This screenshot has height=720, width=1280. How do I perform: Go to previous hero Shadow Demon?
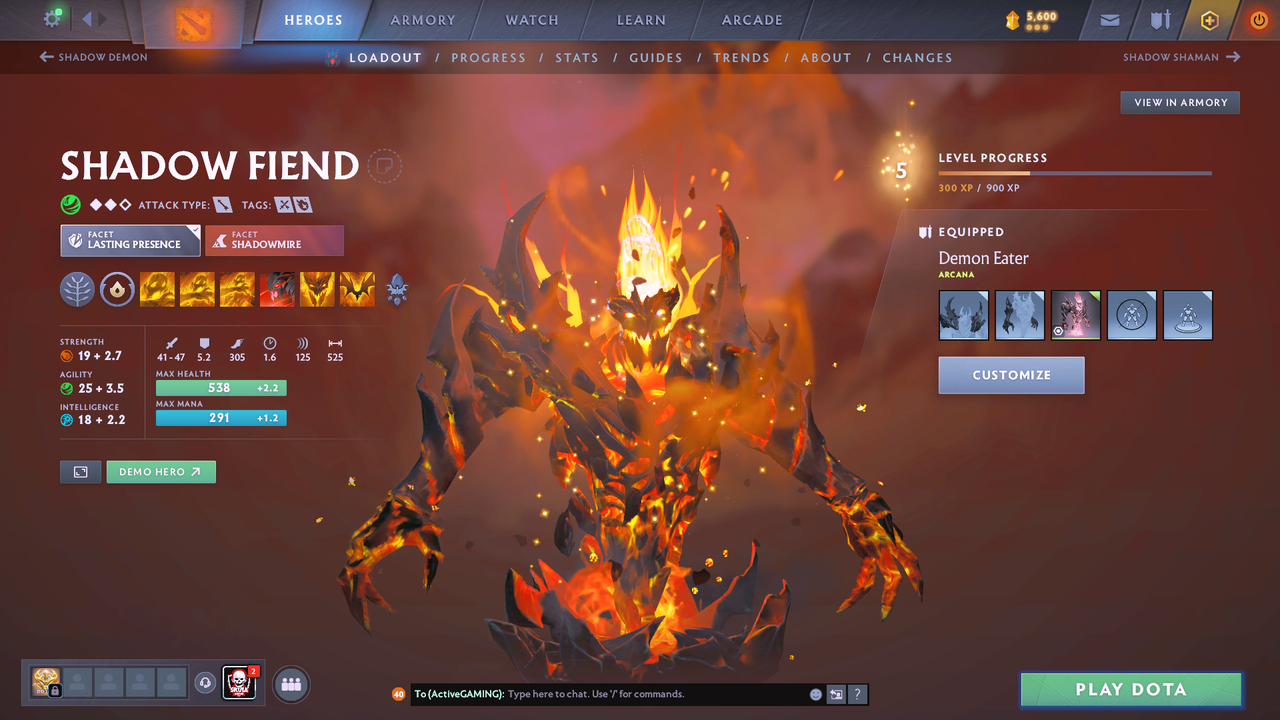pos(93,57)
